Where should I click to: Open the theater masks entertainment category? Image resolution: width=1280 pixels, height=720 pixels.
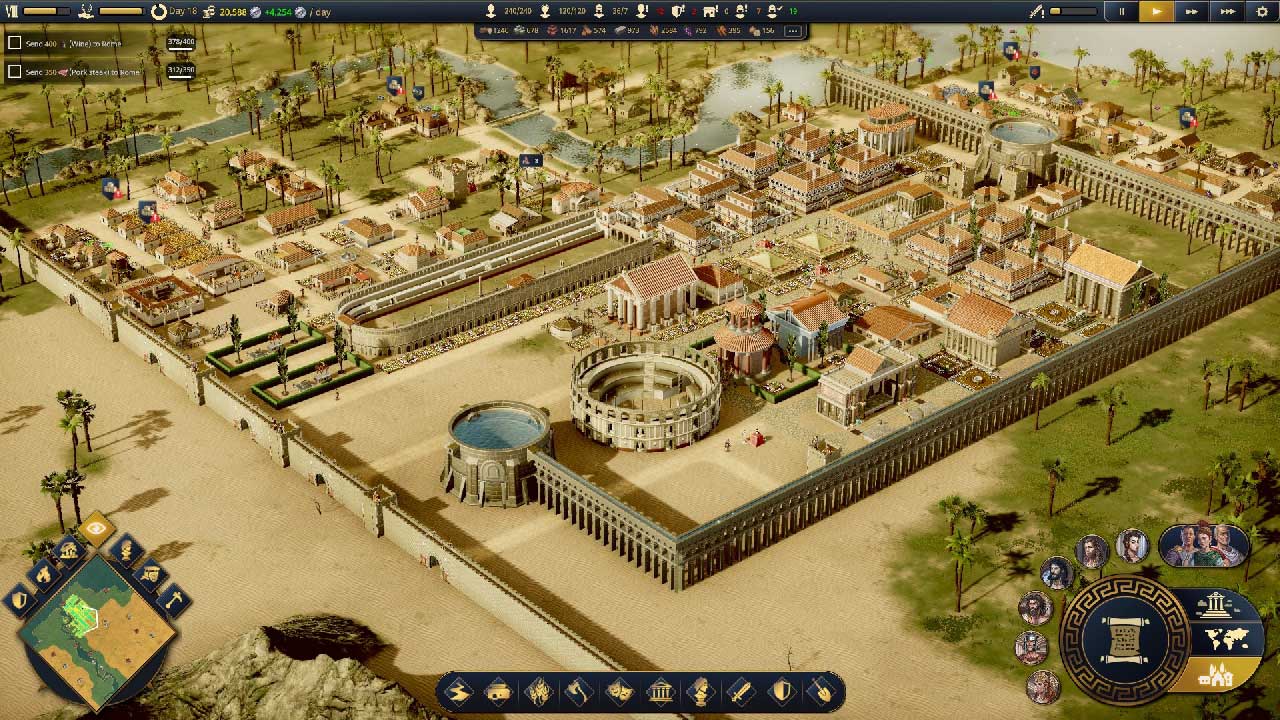point(620,691)
